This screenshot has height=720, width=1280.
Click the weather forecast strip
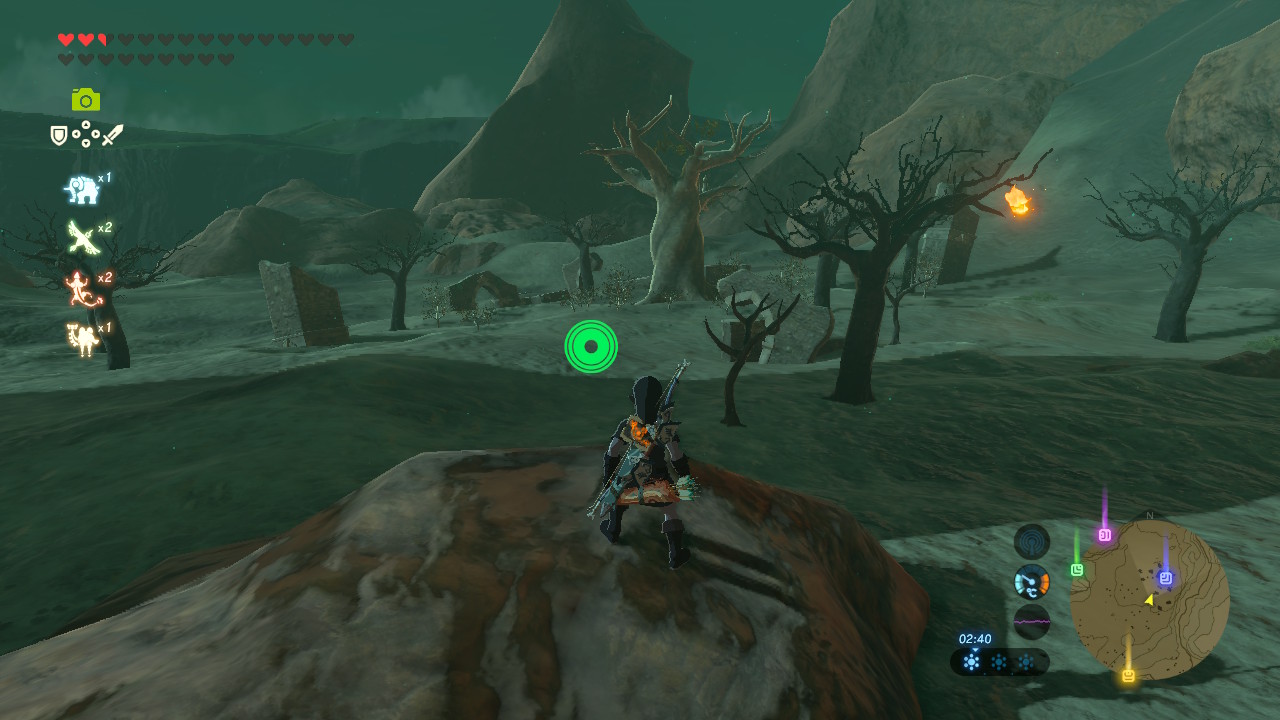999,661
